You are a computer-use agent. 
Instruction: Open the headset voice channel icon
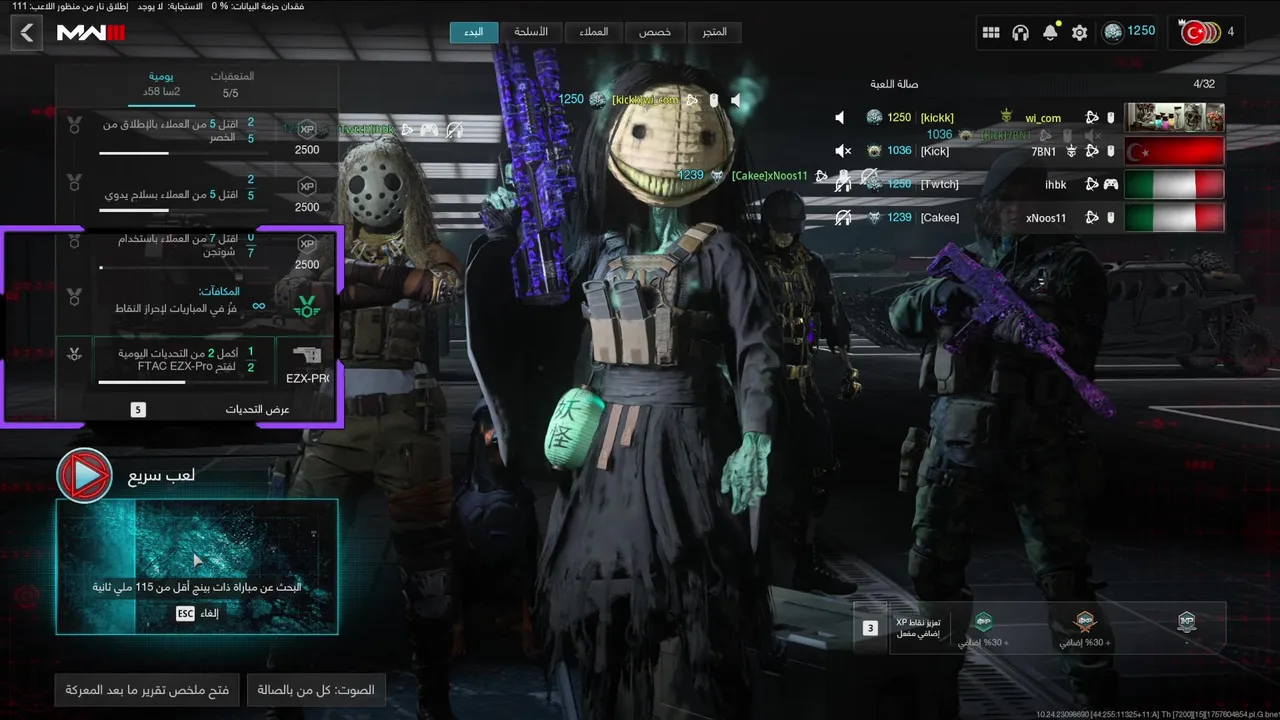[1020, 33]
